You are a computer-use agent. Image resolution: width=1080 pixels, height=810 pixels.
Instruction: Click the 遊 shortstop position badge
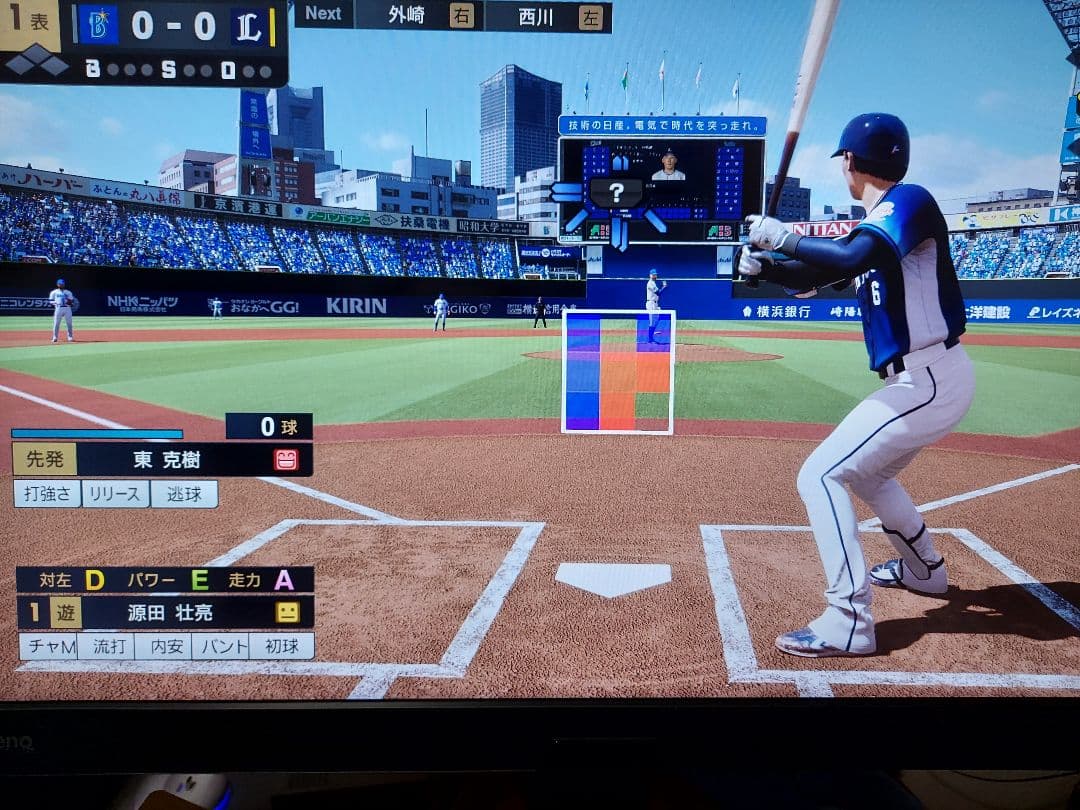tap(66, 613)
